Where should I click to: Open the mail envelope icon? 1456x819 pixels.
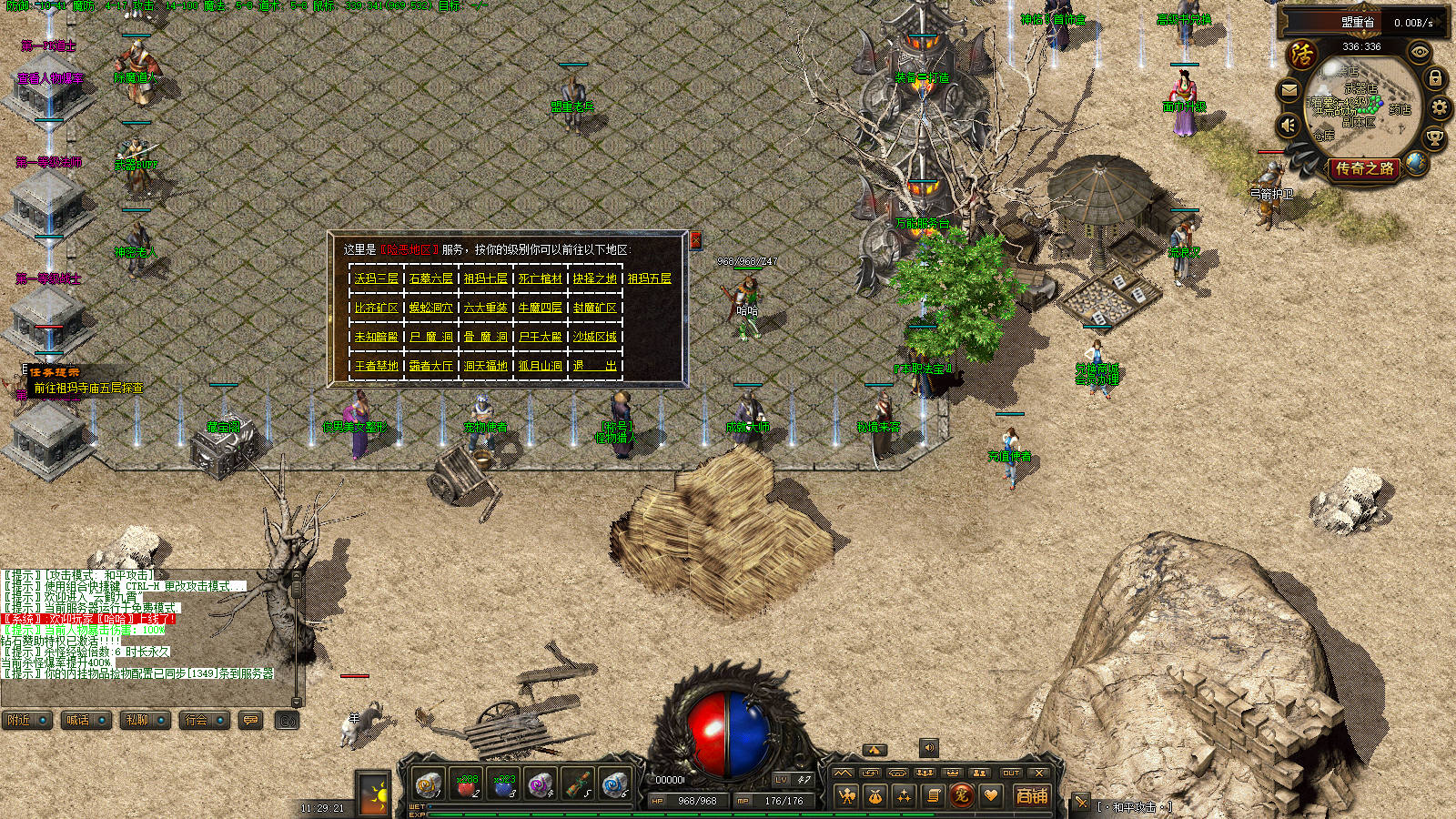(1289, 90)
